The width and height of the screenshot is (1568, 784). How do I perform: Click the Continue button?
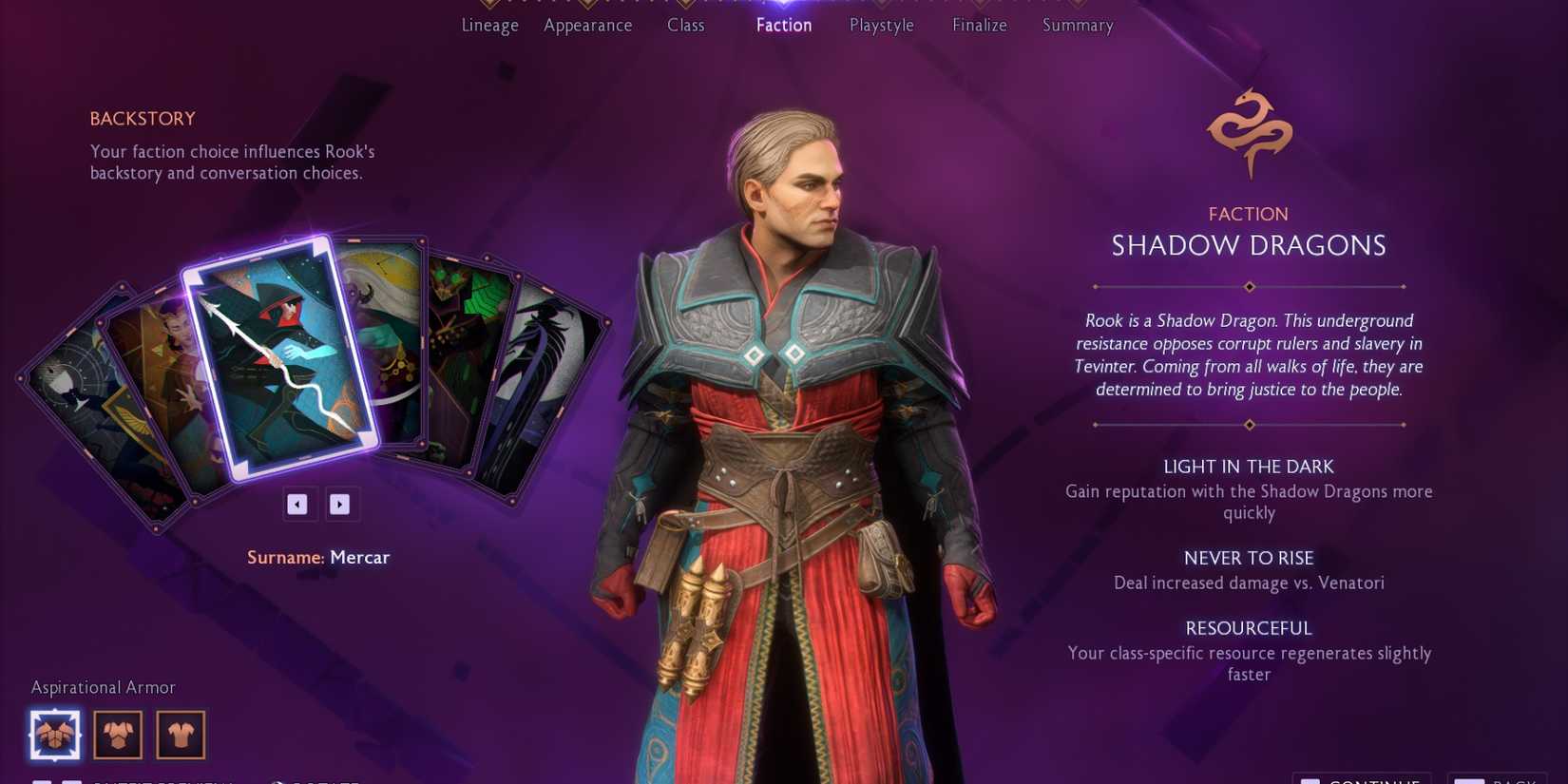pyautogui.click(x=1359, y=779)
